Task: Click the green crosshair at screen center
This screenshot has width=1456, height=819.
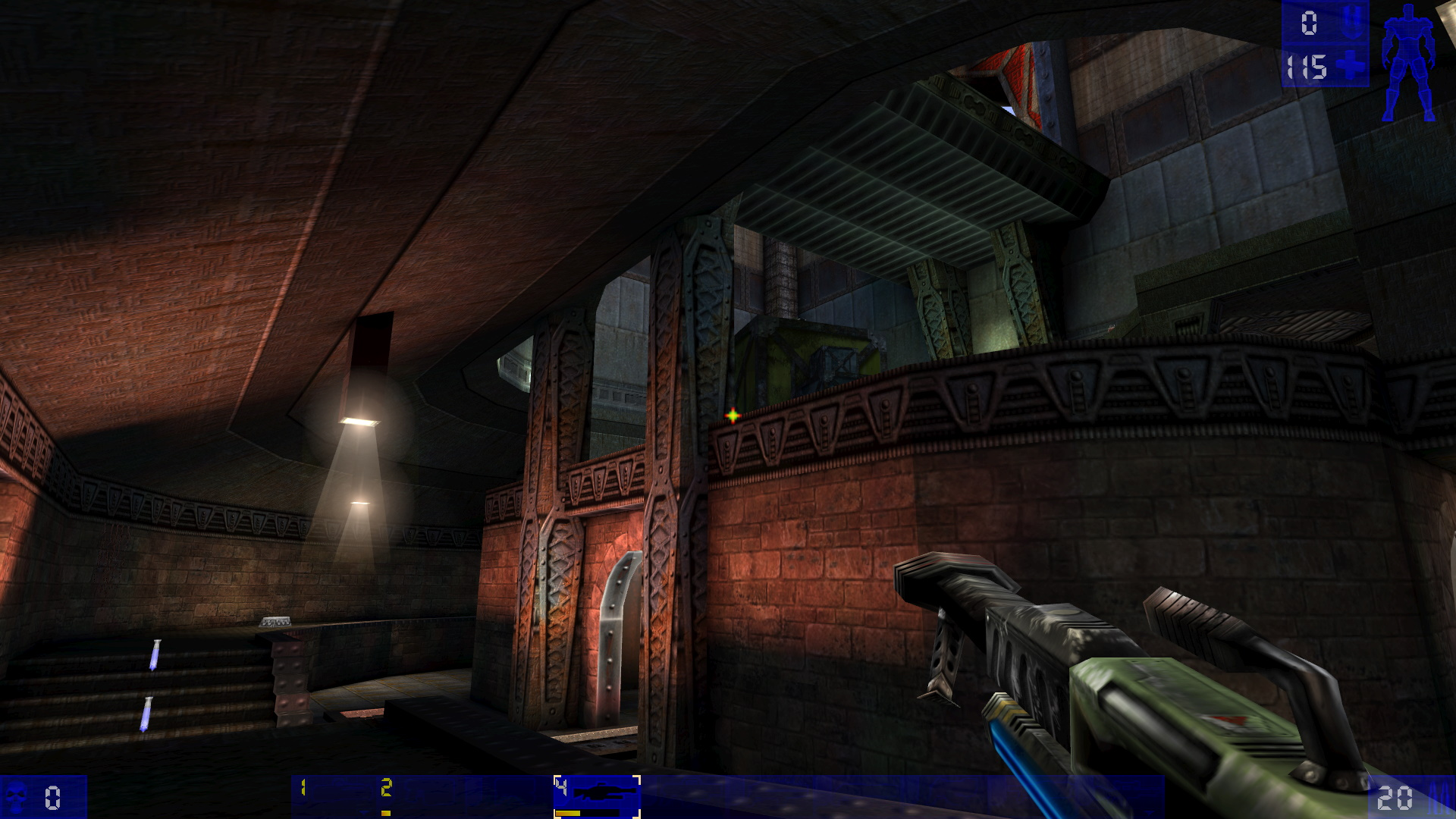Action: [x=733, y=415]
